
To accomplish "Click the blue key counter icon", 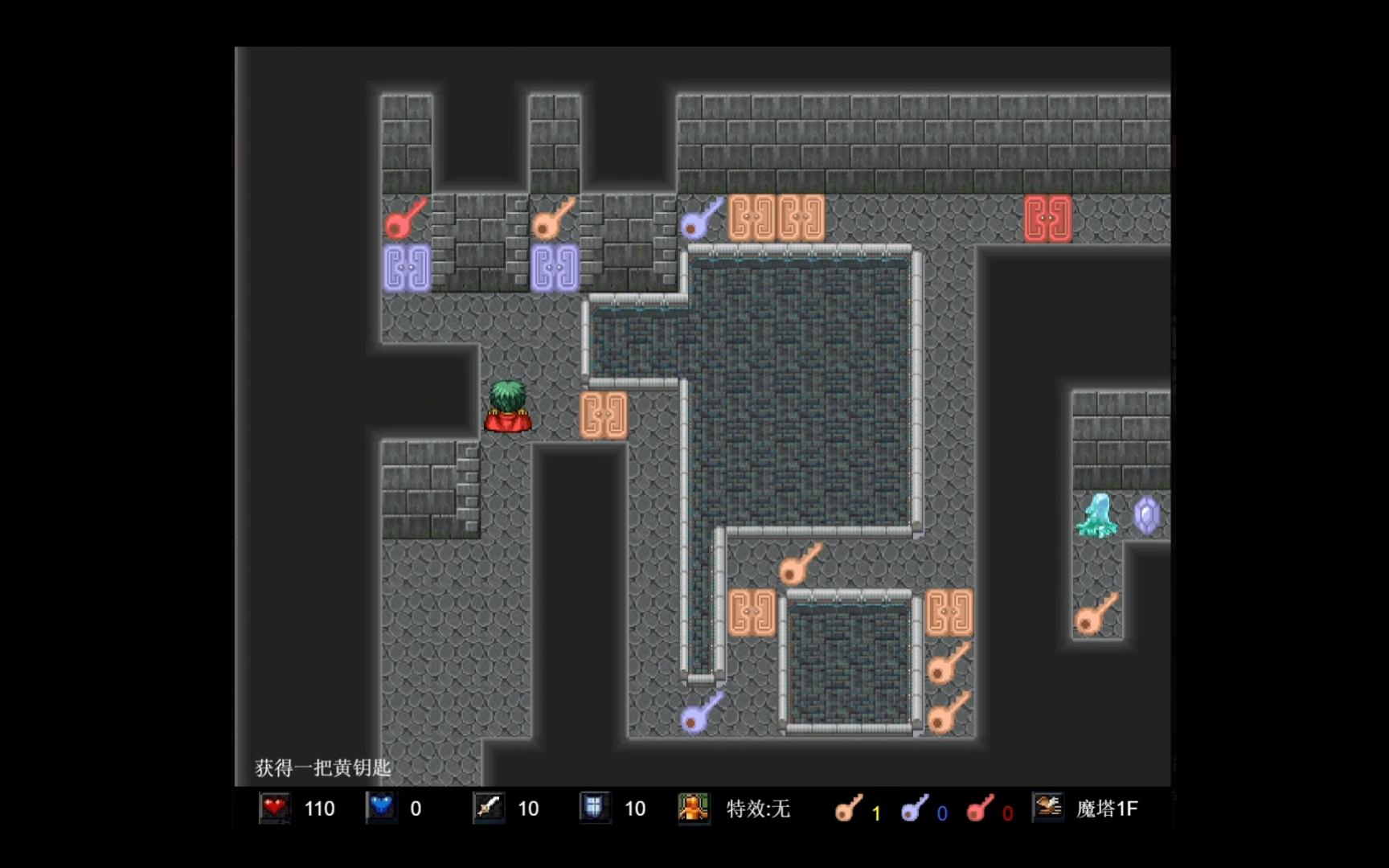I will point(914,809).
